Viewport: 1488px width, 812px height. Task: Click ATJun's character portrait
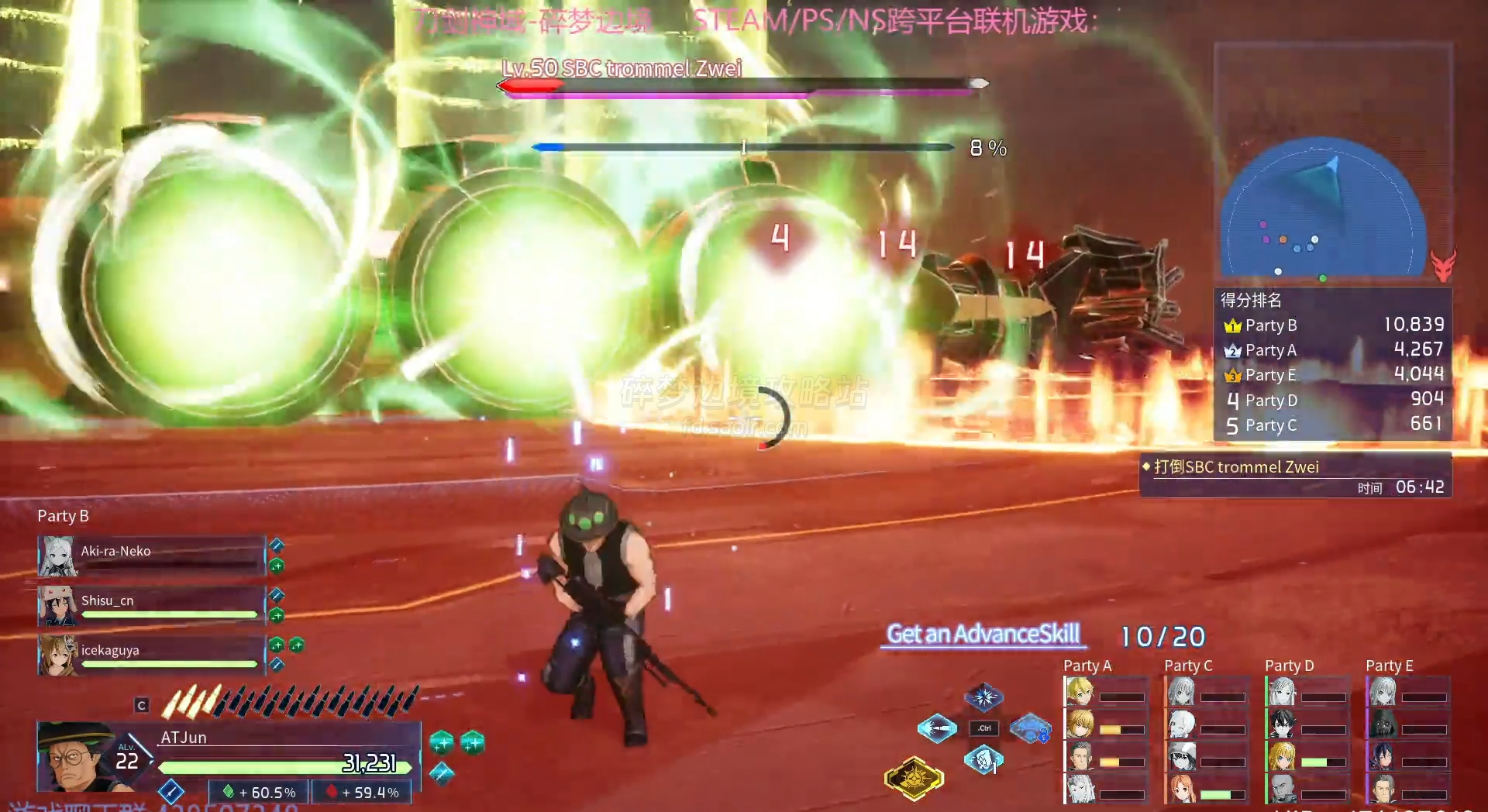pos(75,757)
